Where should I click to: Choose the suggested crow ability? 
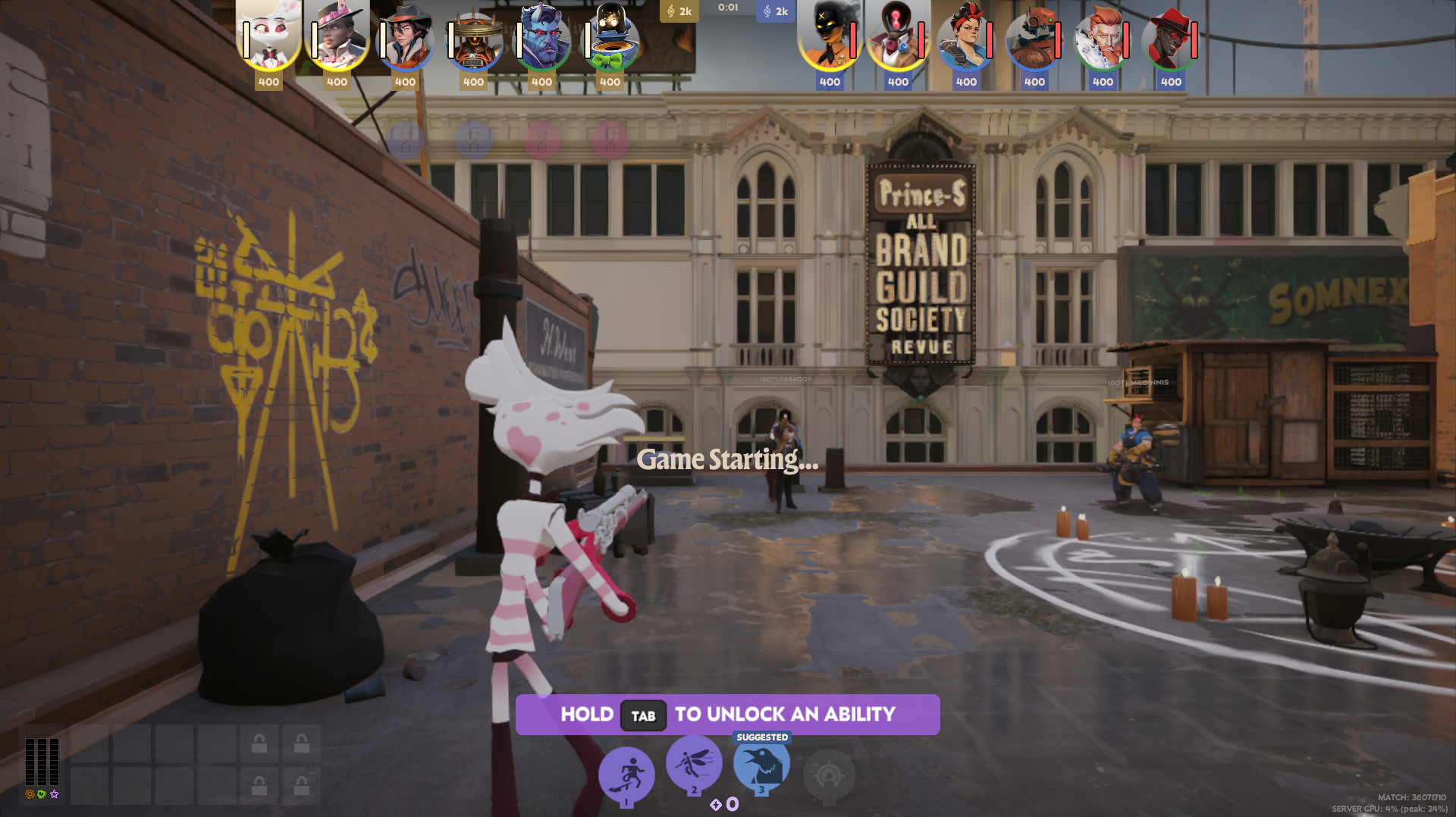click(761, 764)
